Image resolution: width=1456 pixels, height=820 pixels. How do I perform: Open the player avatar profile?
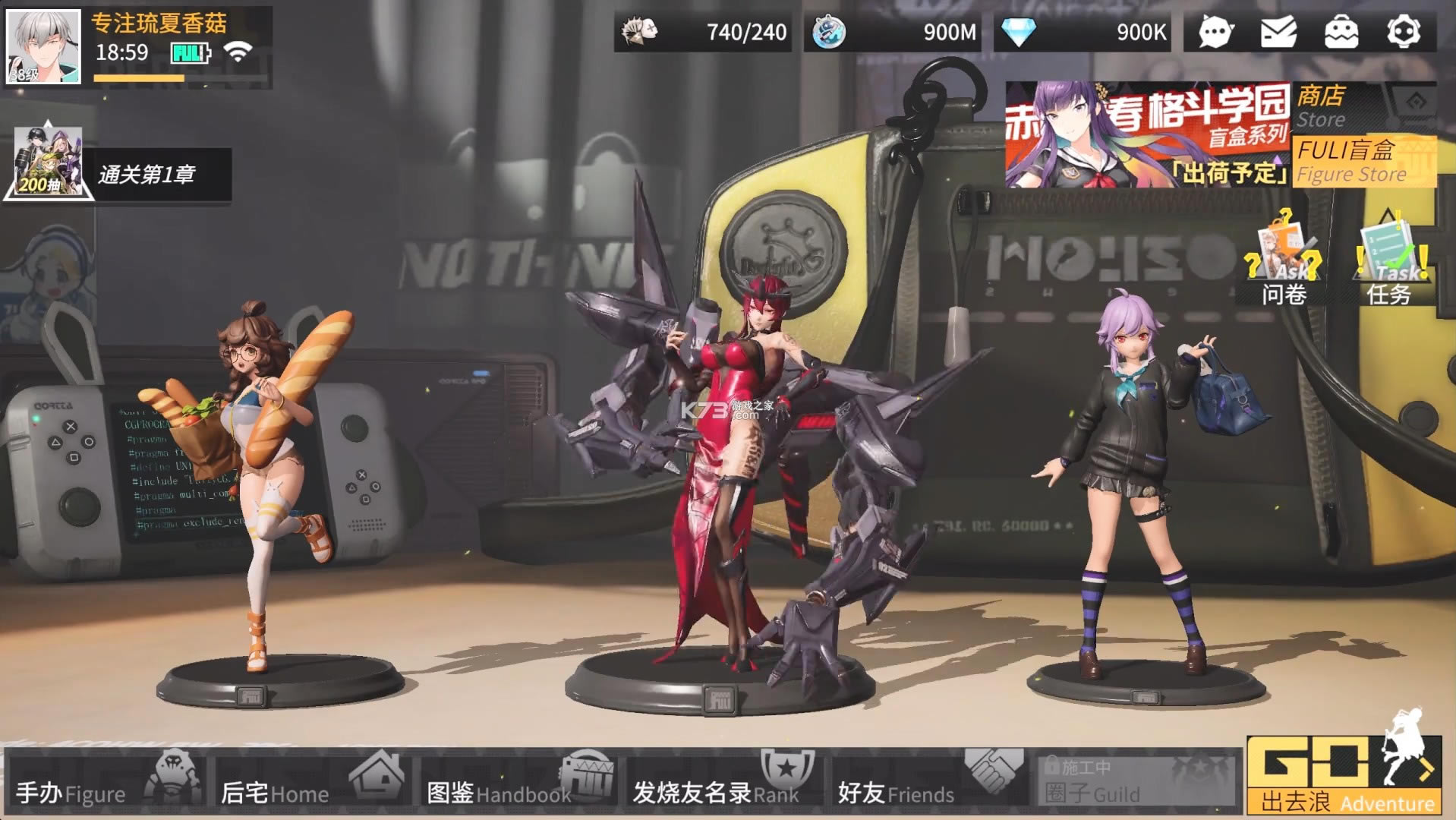[43, 46]
